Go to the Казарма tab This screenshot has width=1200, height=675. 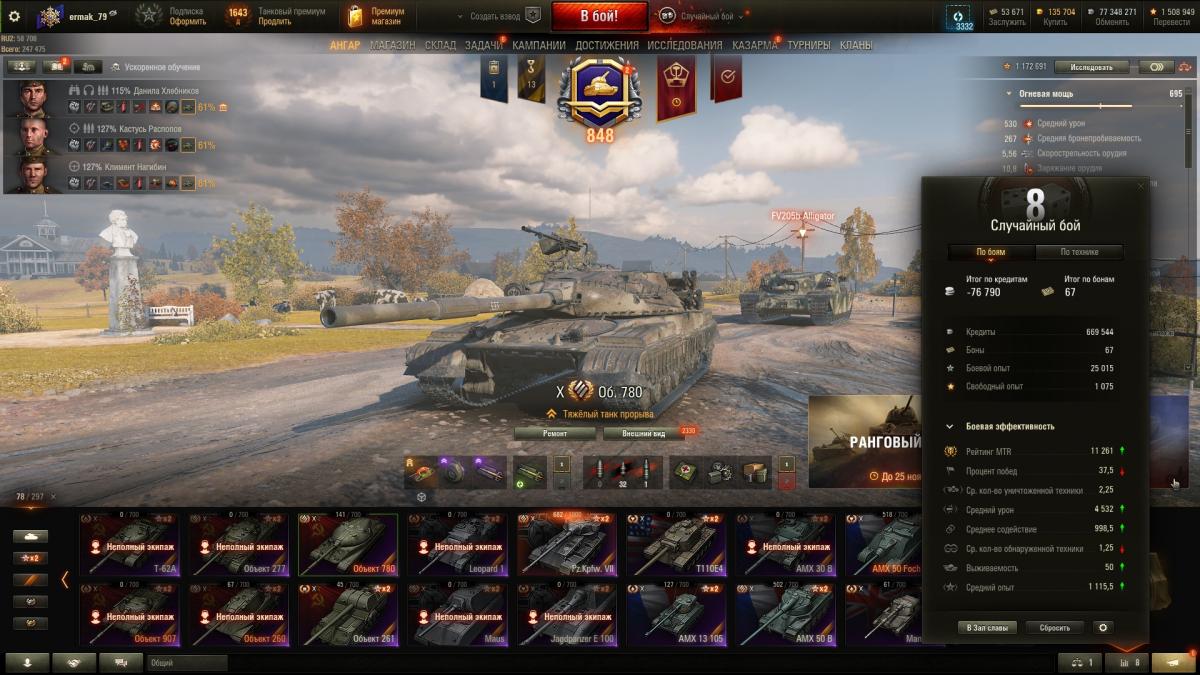coord(754,45)
